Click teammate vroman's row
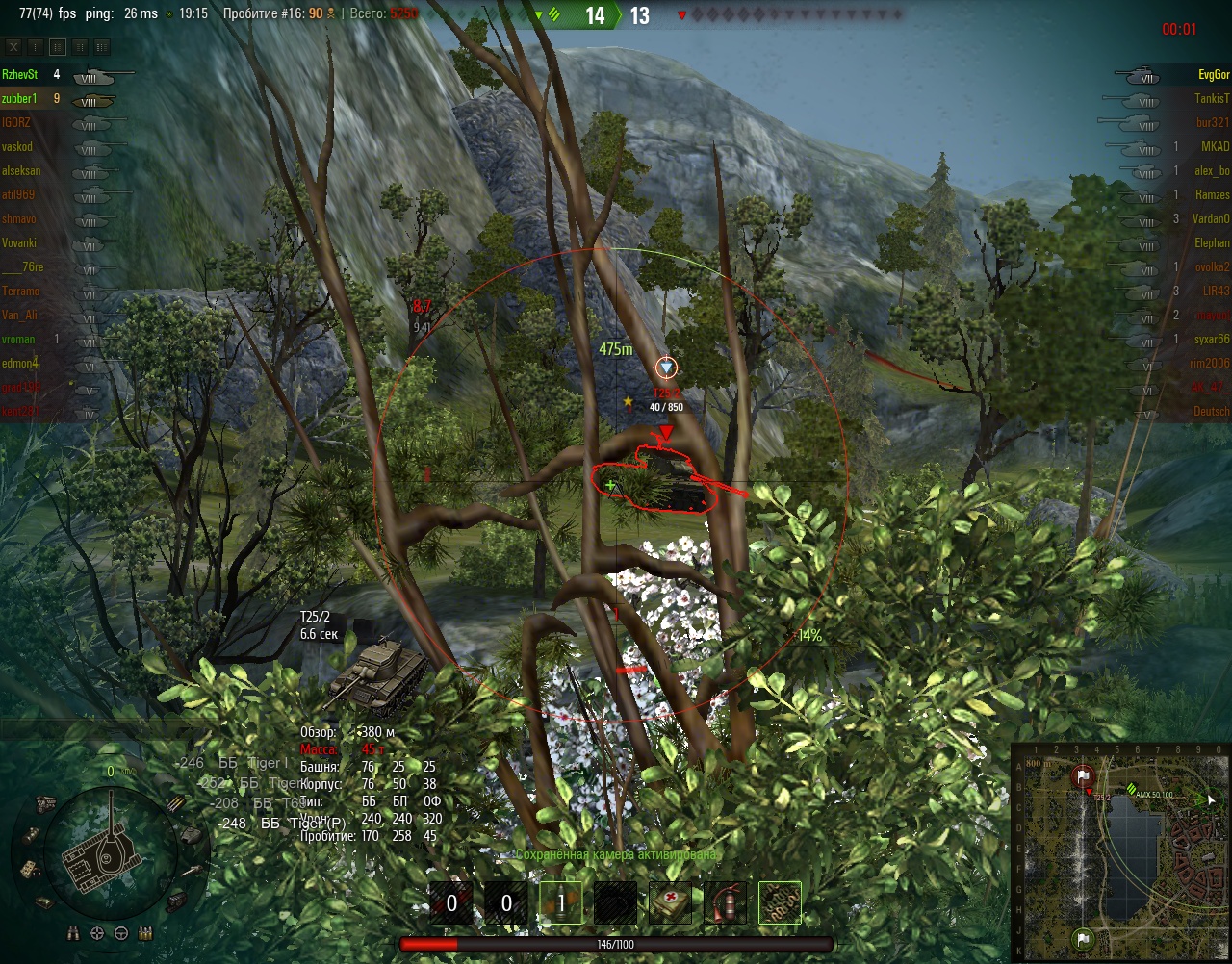This screenshot has height=964, width=1232. pos(18,339)
